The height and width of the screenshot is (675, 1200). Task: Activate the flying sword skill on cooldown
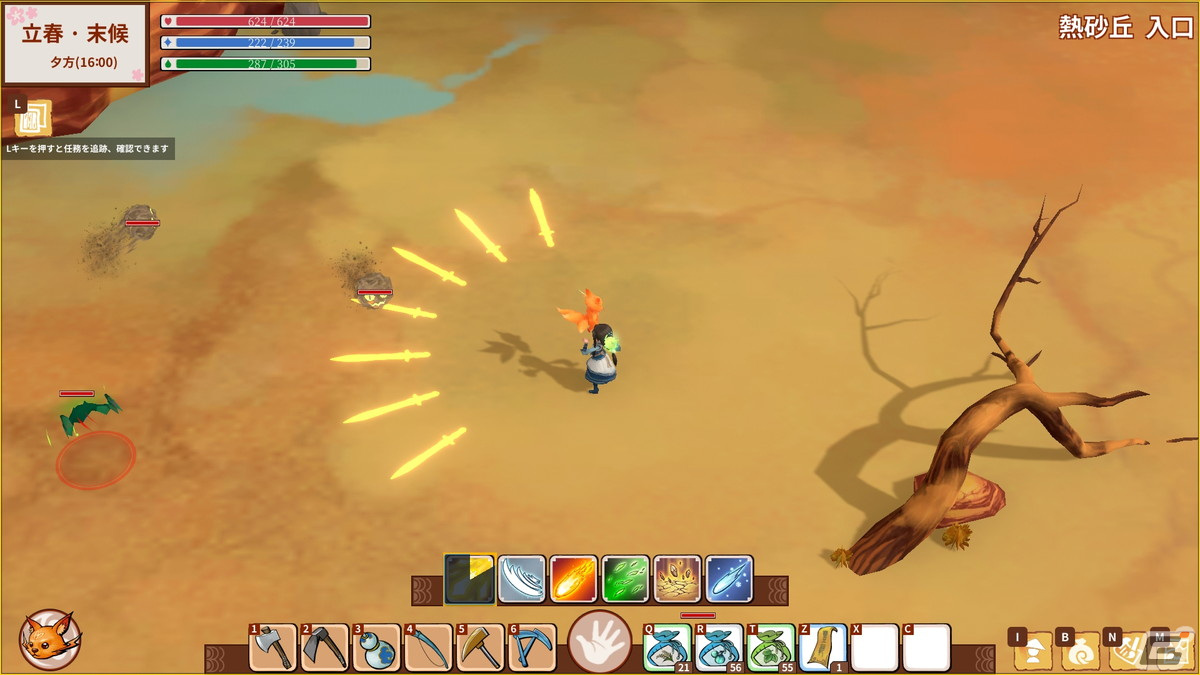pyautogui.click(x=470, y=580)
